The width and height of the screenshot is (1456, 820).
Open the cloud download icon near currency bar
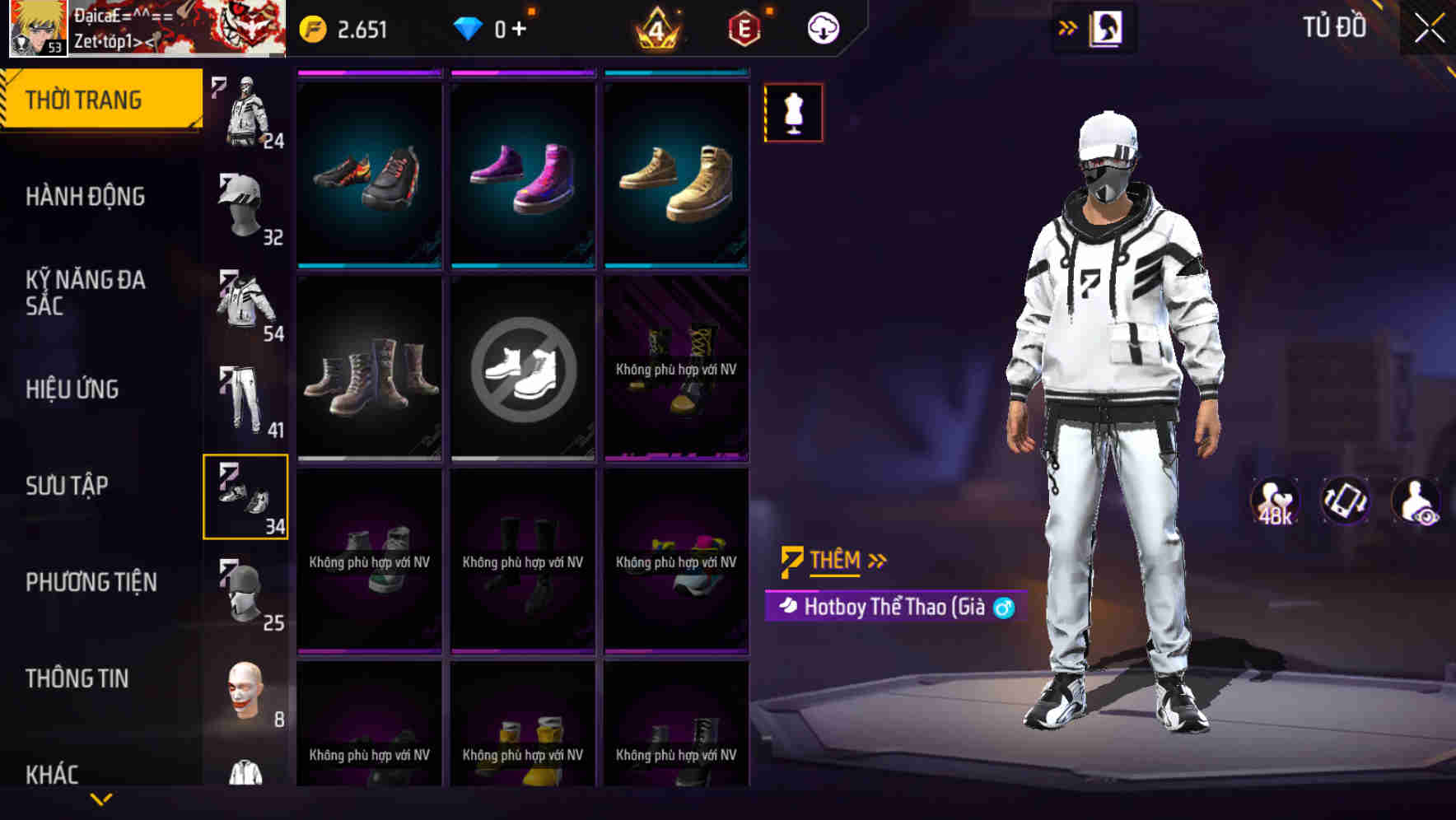click(821, 27)
